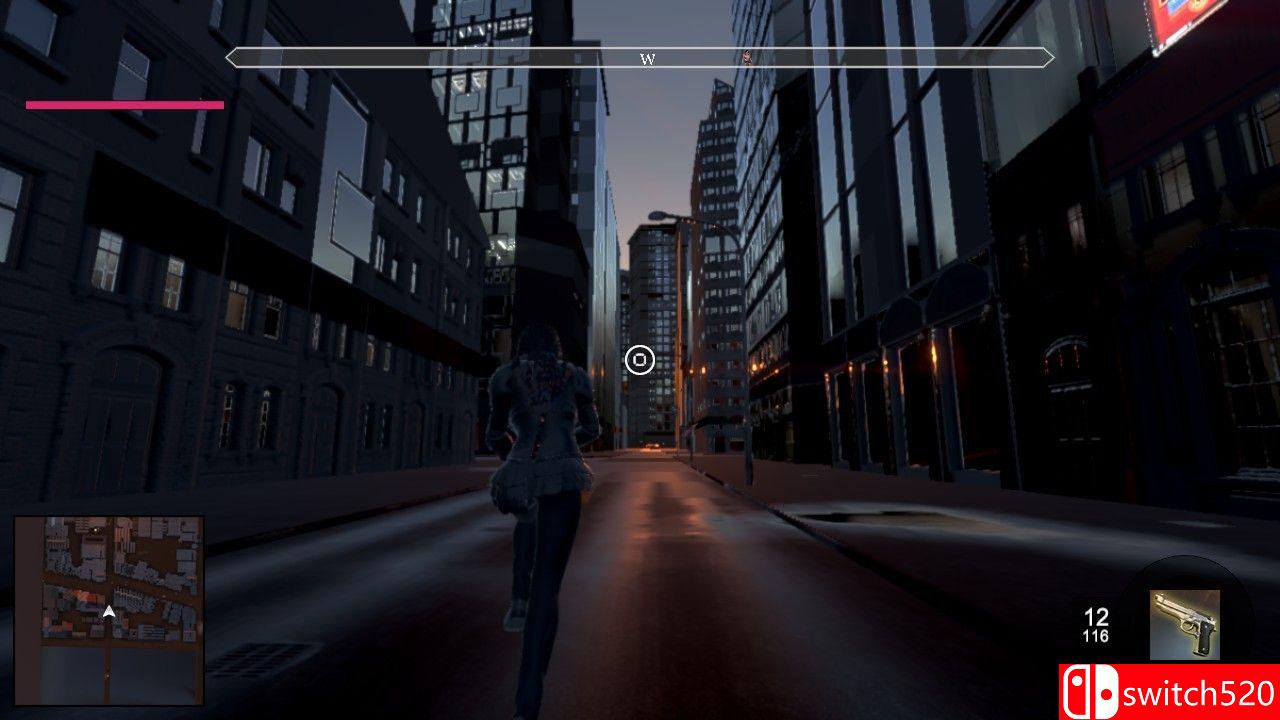The height and width of the screenshot is (720, 1280).
Task: Click the player arrow on the minimap
Action: 109,611
